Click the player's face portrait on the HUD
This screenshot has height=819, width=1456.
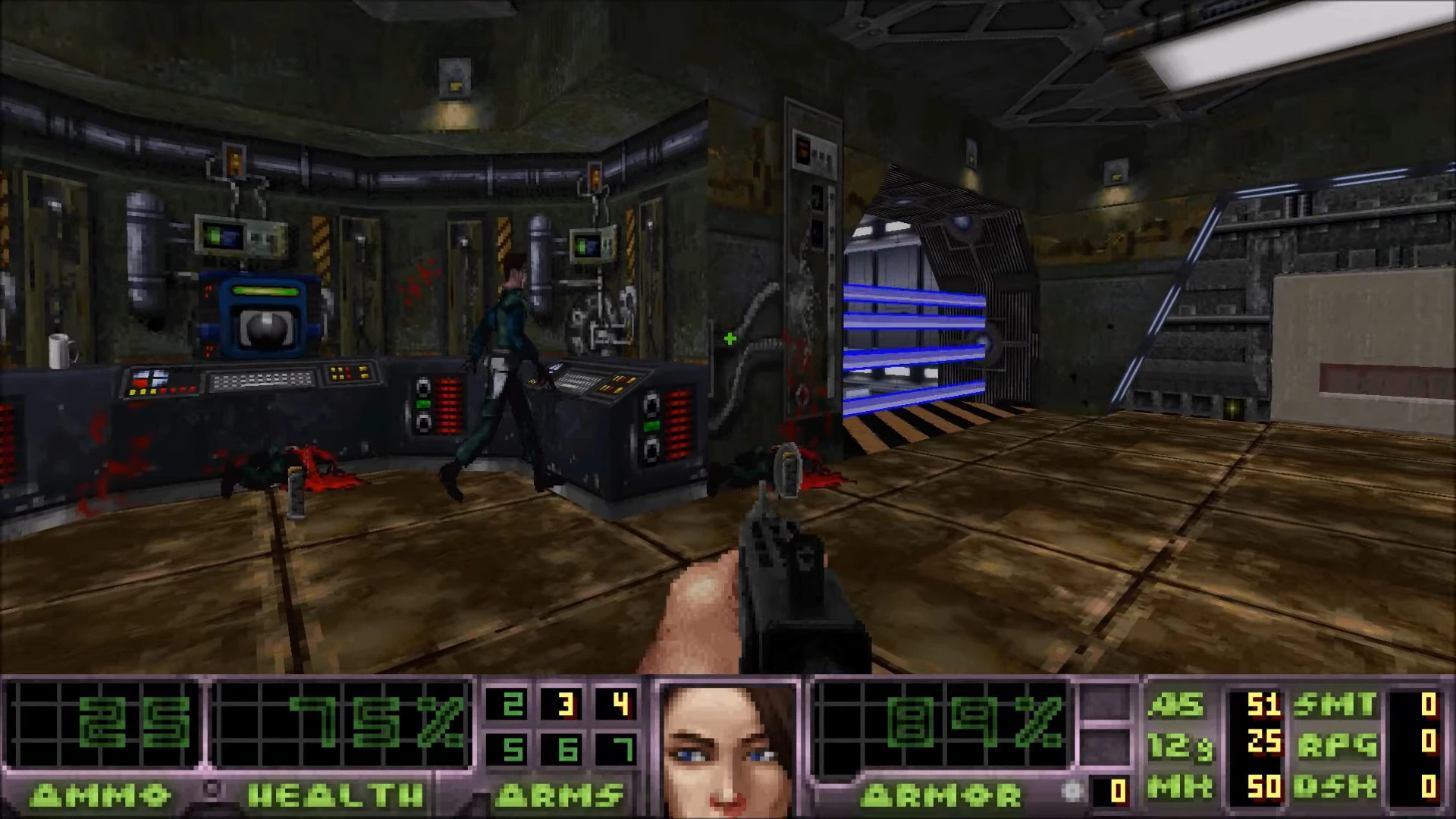pos(728,747)
